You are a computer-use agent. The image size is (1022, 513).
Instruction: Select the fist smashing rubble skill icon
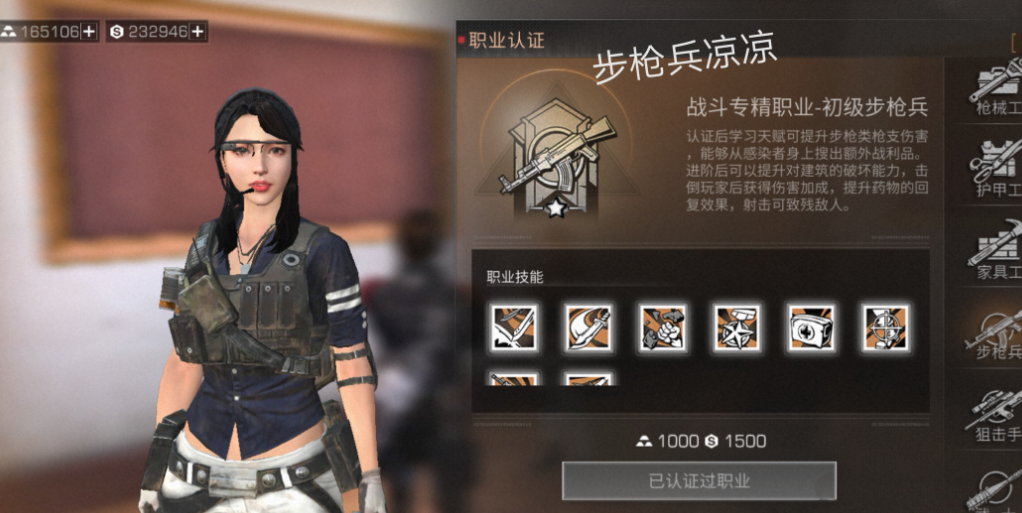(662, 327)
